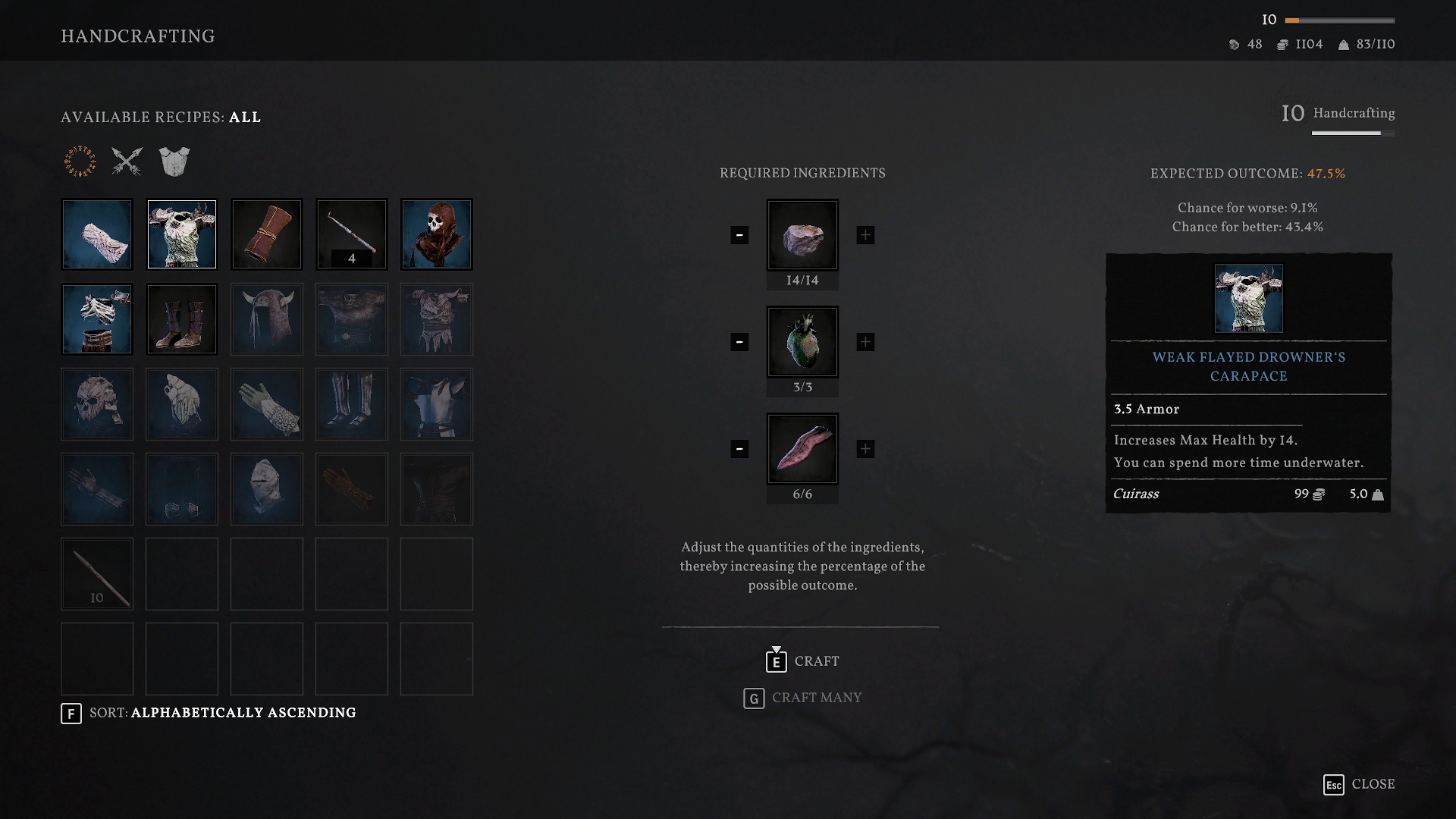
Task: Filter recipes by the chestplate armor icon
Action: (175, 161)
